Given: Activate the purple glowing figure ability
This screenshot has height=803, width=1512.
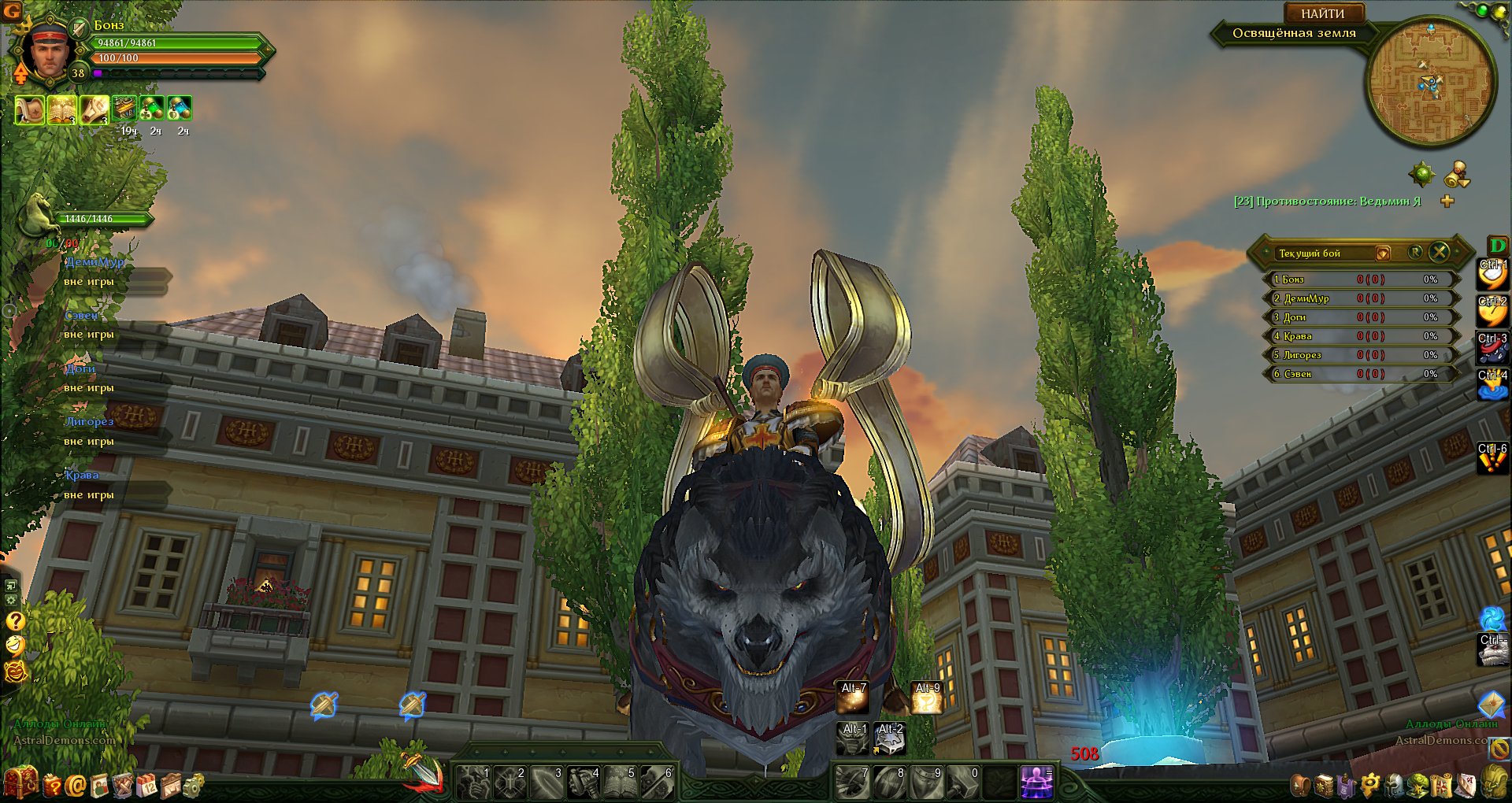Looking at the screenshot, I should point(1036,782).
